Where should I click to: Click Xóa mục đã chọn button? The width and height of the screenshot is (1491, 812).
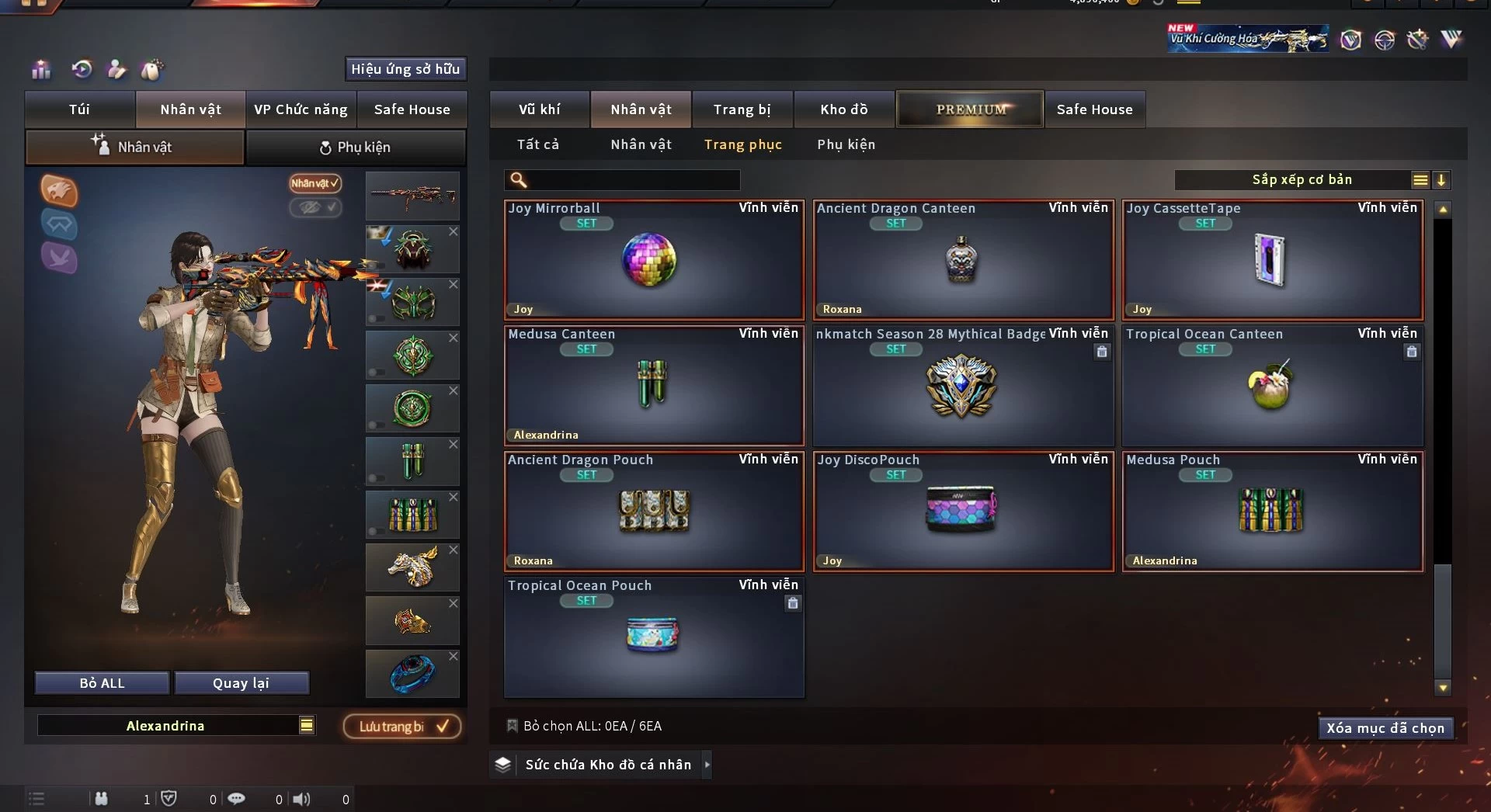click(1385, 728)
